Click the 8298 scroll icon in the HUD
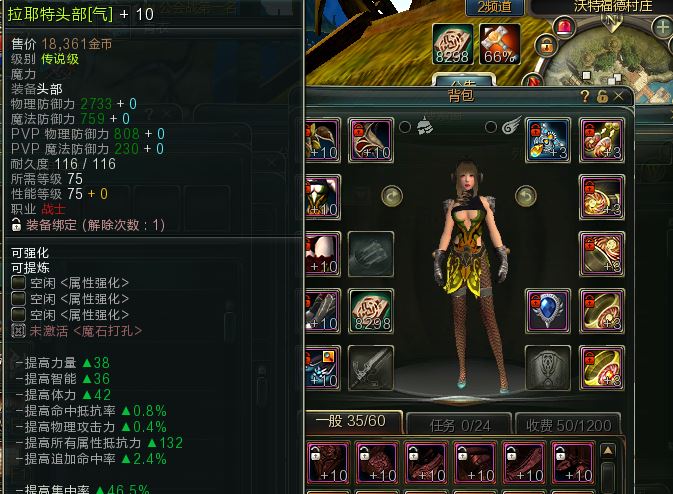Viewport: 673px width, 494px height. coord(453,44)
